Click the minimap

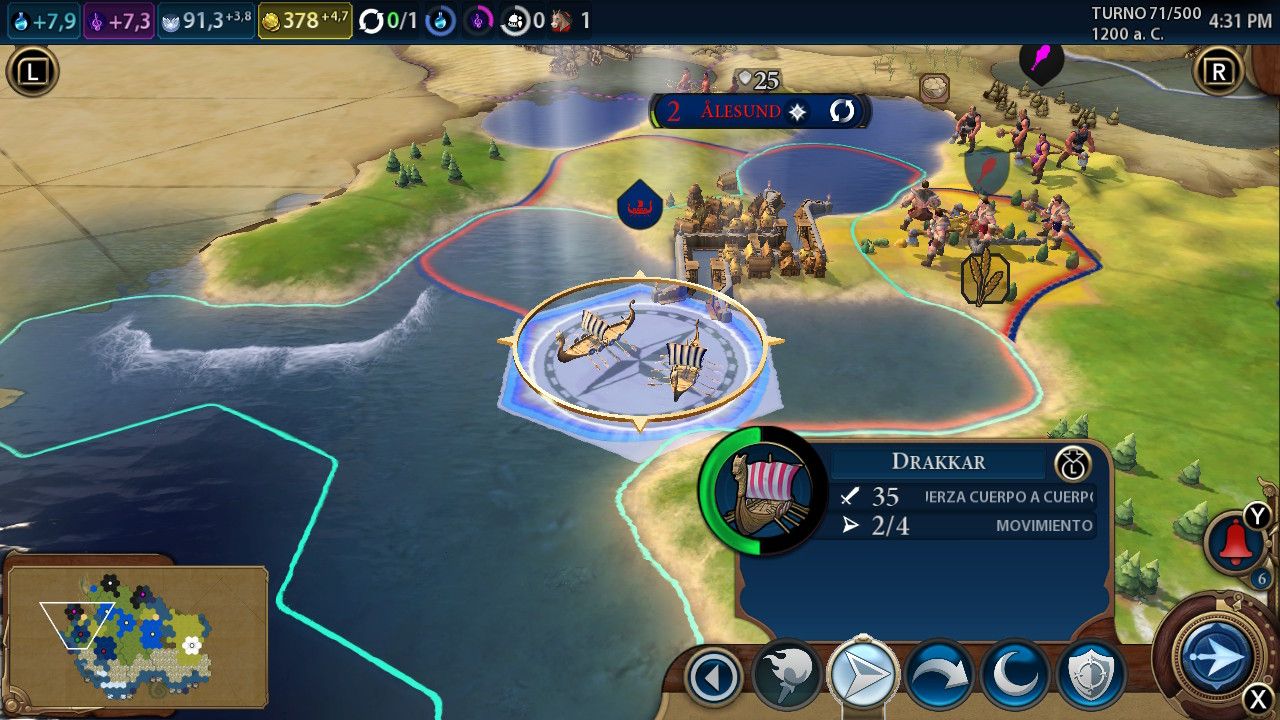tap(136, 636)
